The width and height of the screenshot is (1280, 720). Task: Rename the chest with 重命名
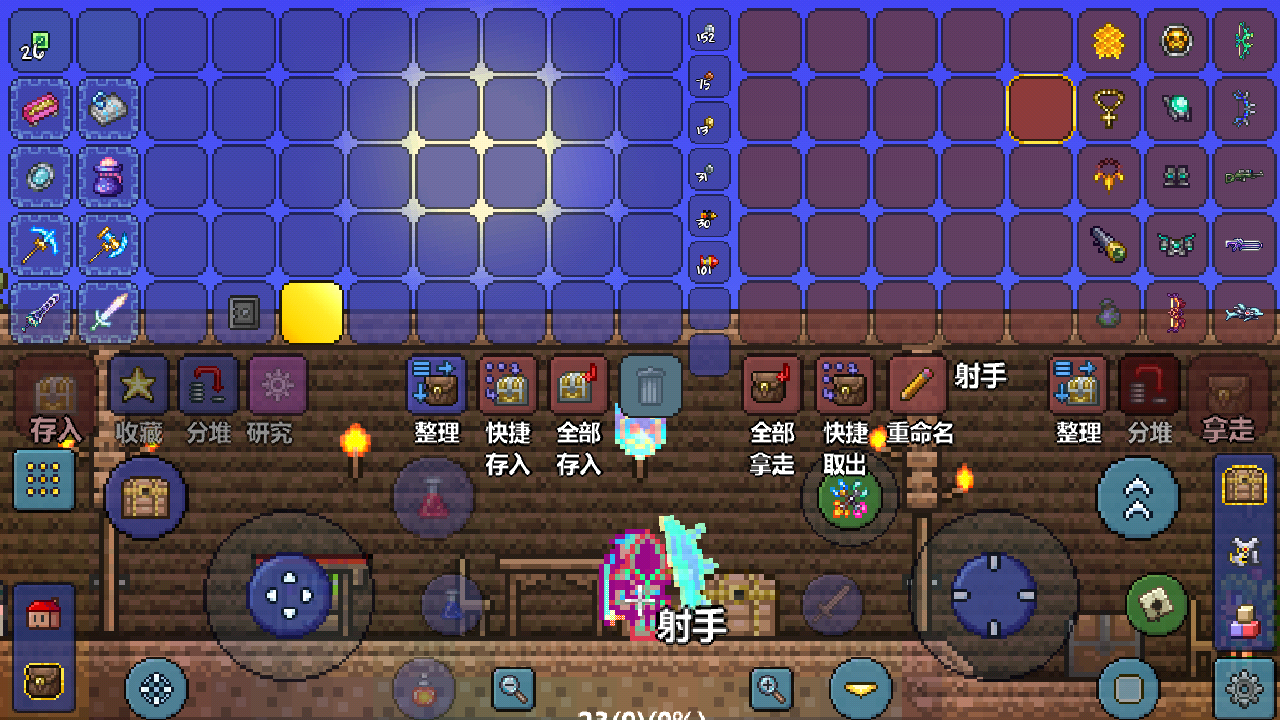coord(917,386)
